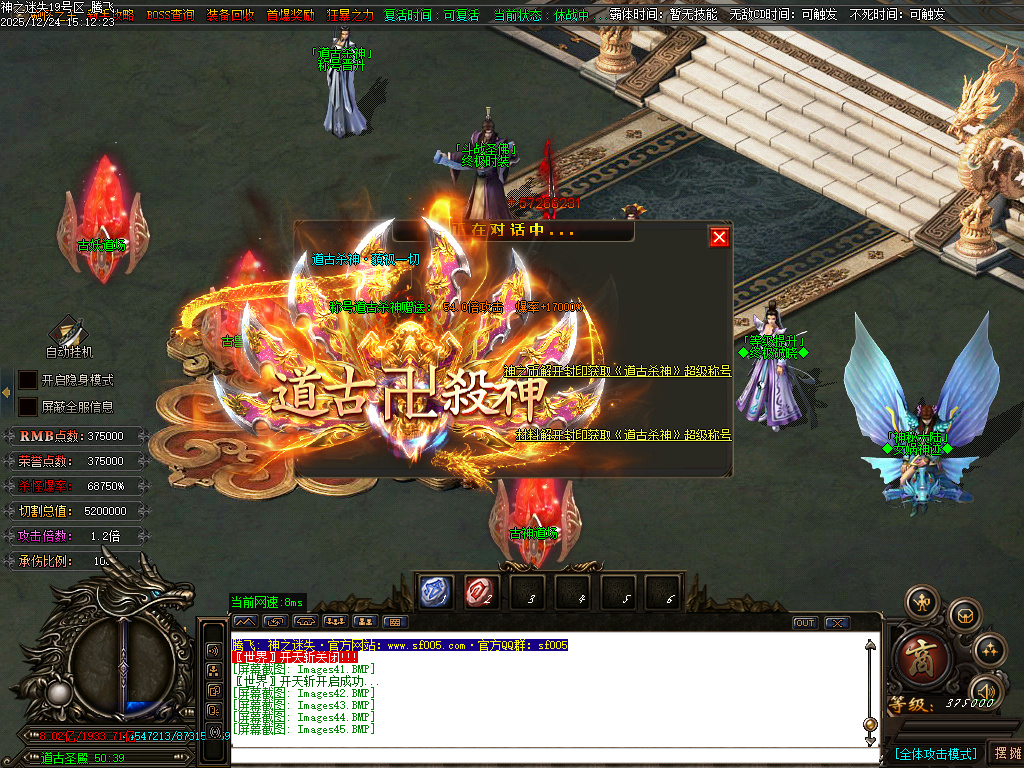Click the chat scrollbar down arrow

[870, 740]
